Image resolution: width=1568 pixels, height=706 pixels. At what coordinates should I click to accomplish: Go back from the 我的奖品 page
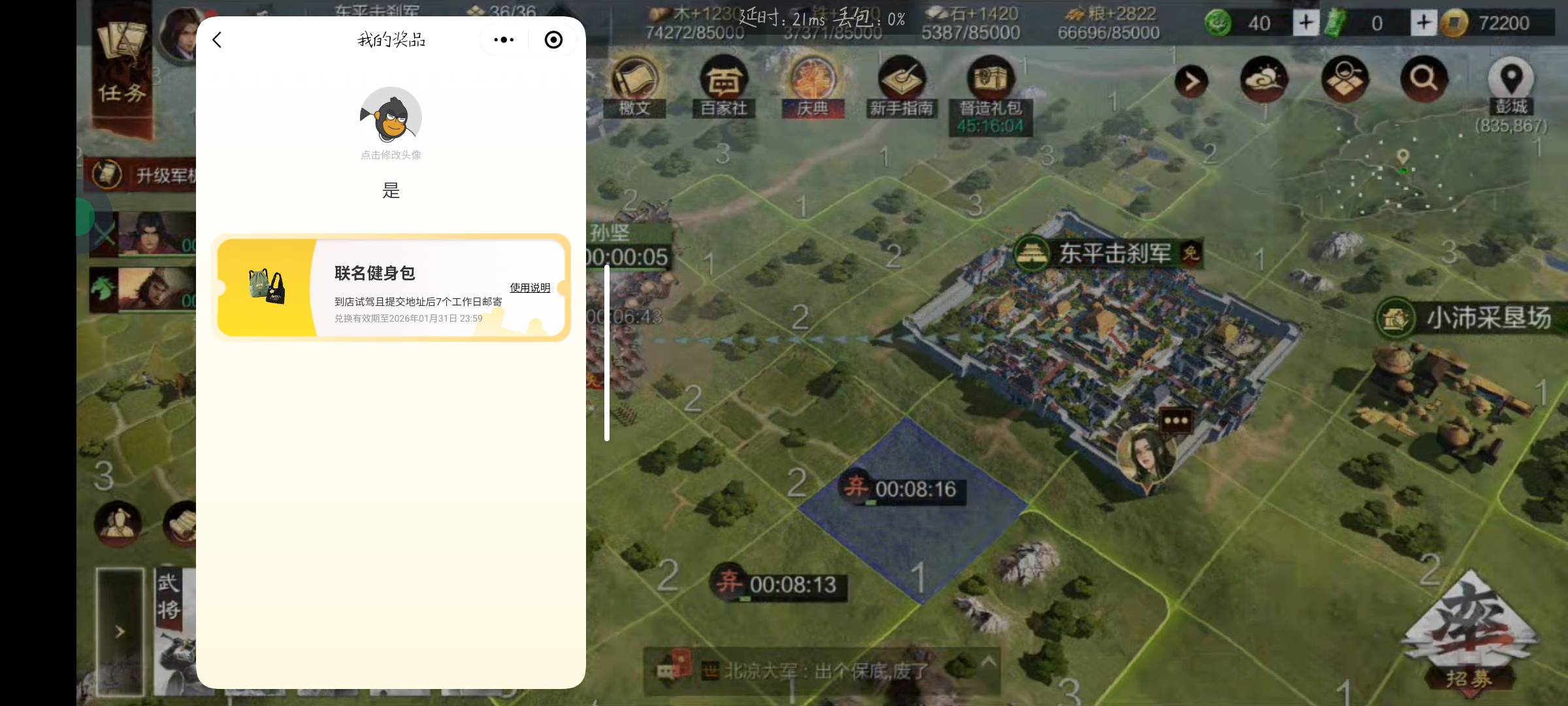(x=218, y=40)
